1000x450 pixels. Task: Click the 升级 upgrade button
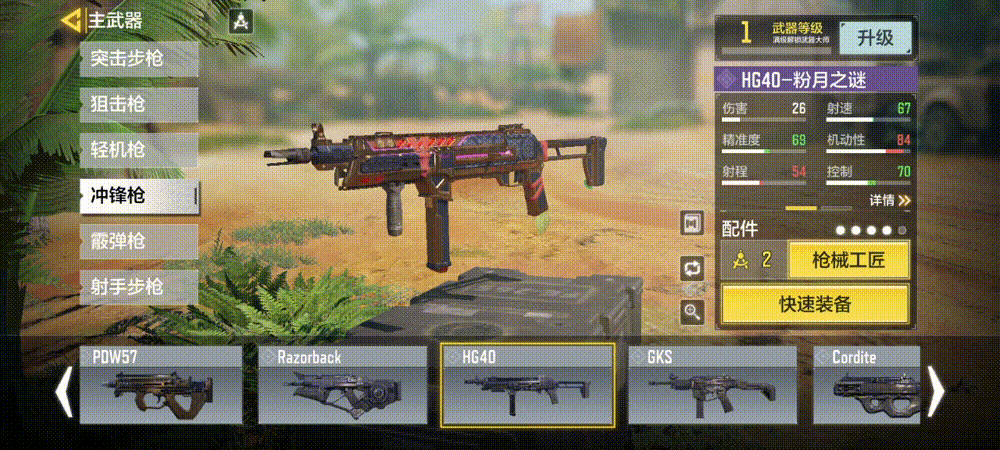tap(874, 39)
